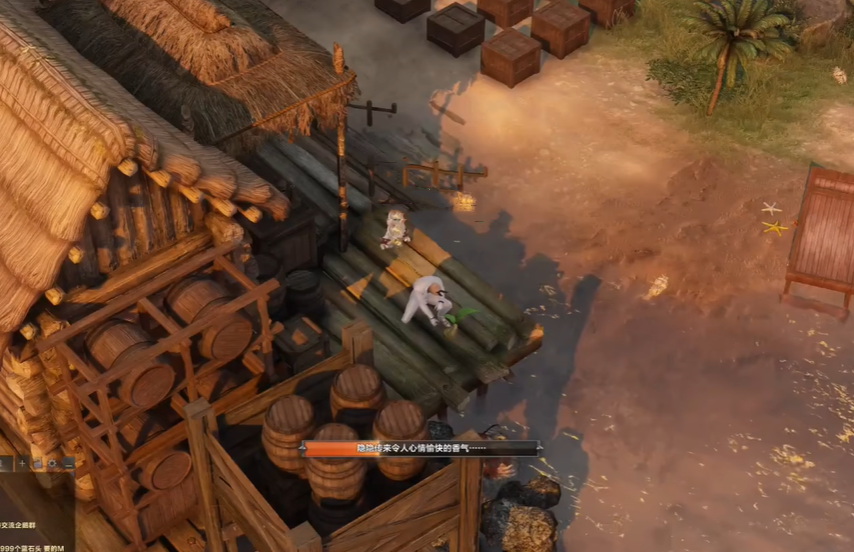Screen dimensions: 854x552
Task: Click the chat panel plus button
Action: pos(21,464)
